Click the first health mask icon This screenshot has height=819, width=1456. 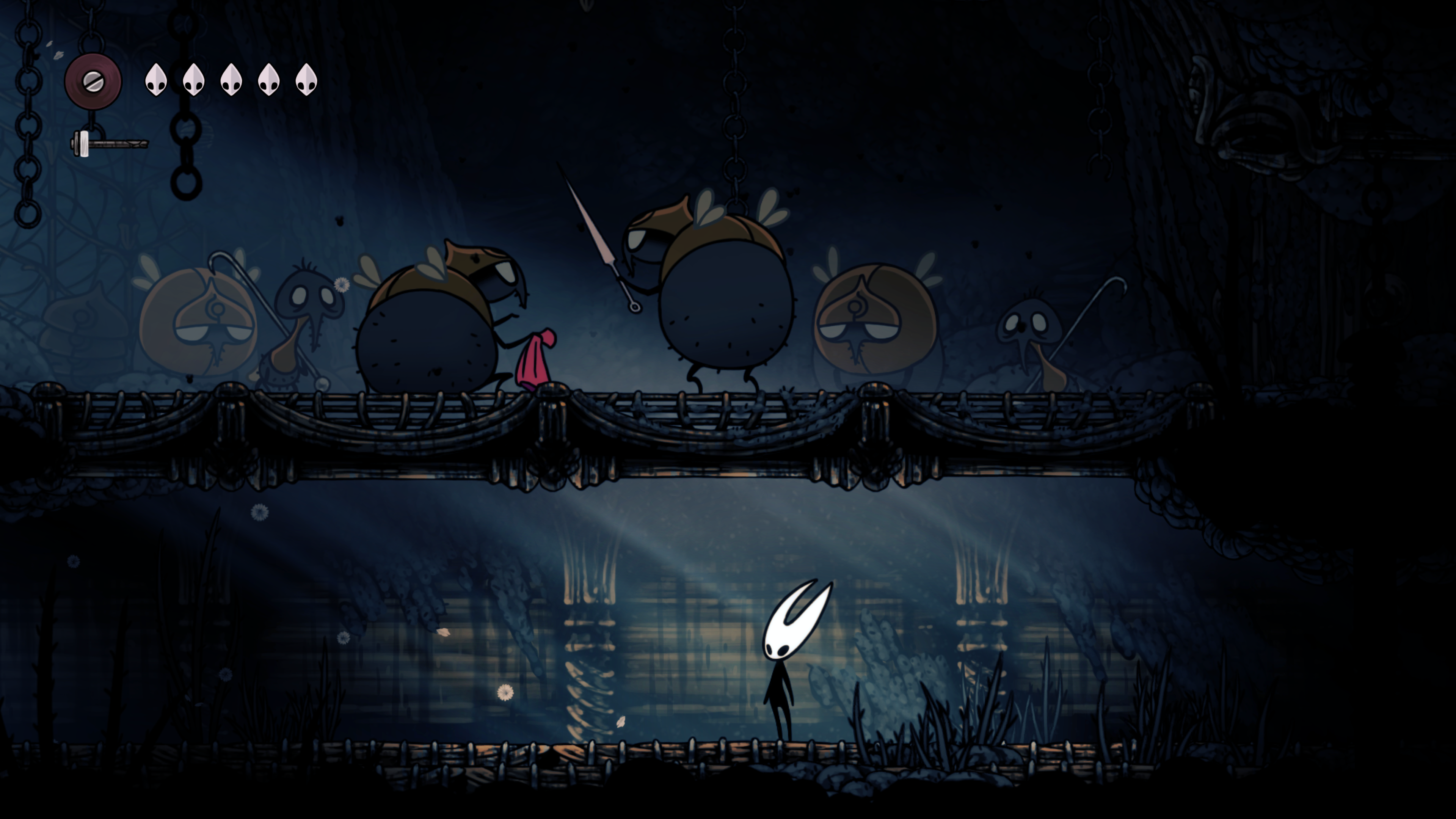(157, 79)
